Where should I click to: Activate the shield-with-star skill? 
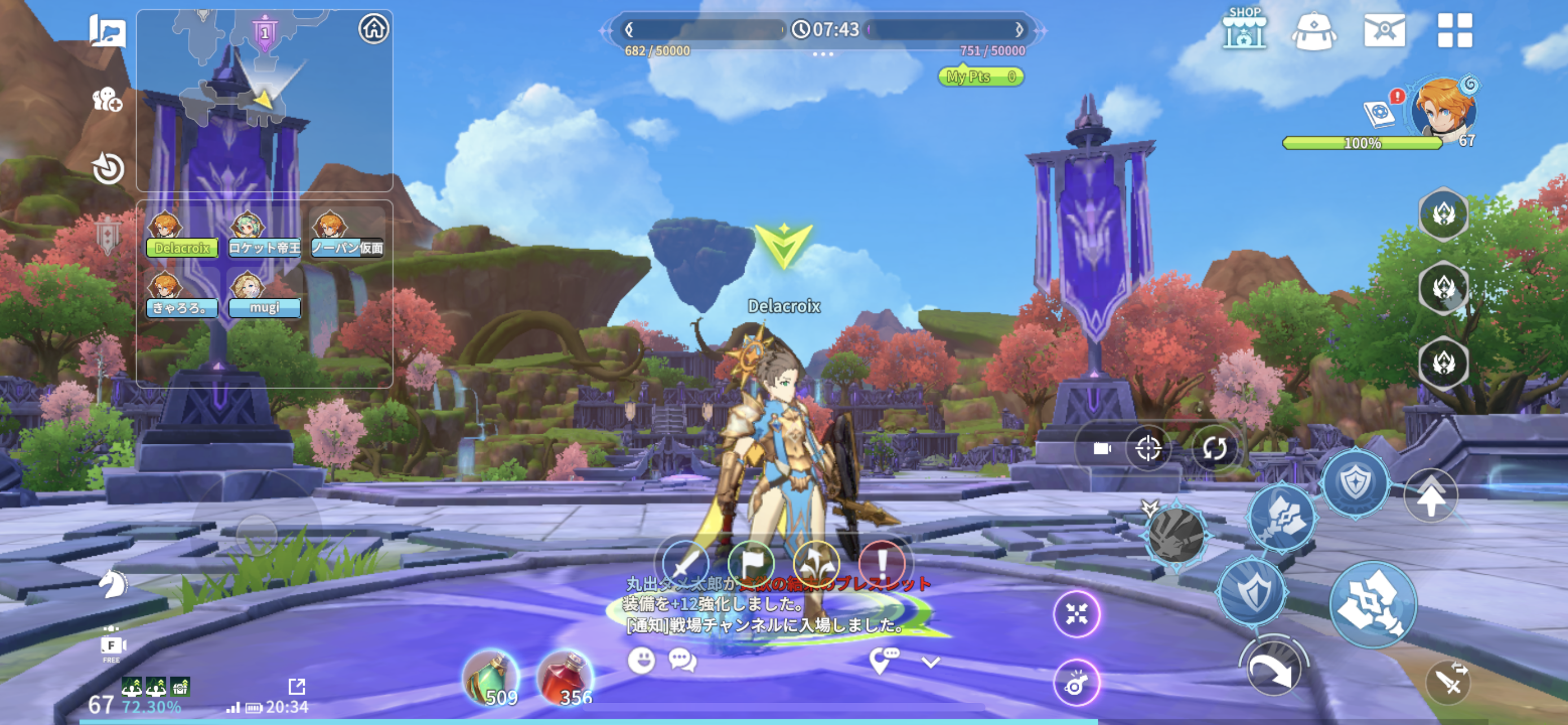tap(1356, 483)
